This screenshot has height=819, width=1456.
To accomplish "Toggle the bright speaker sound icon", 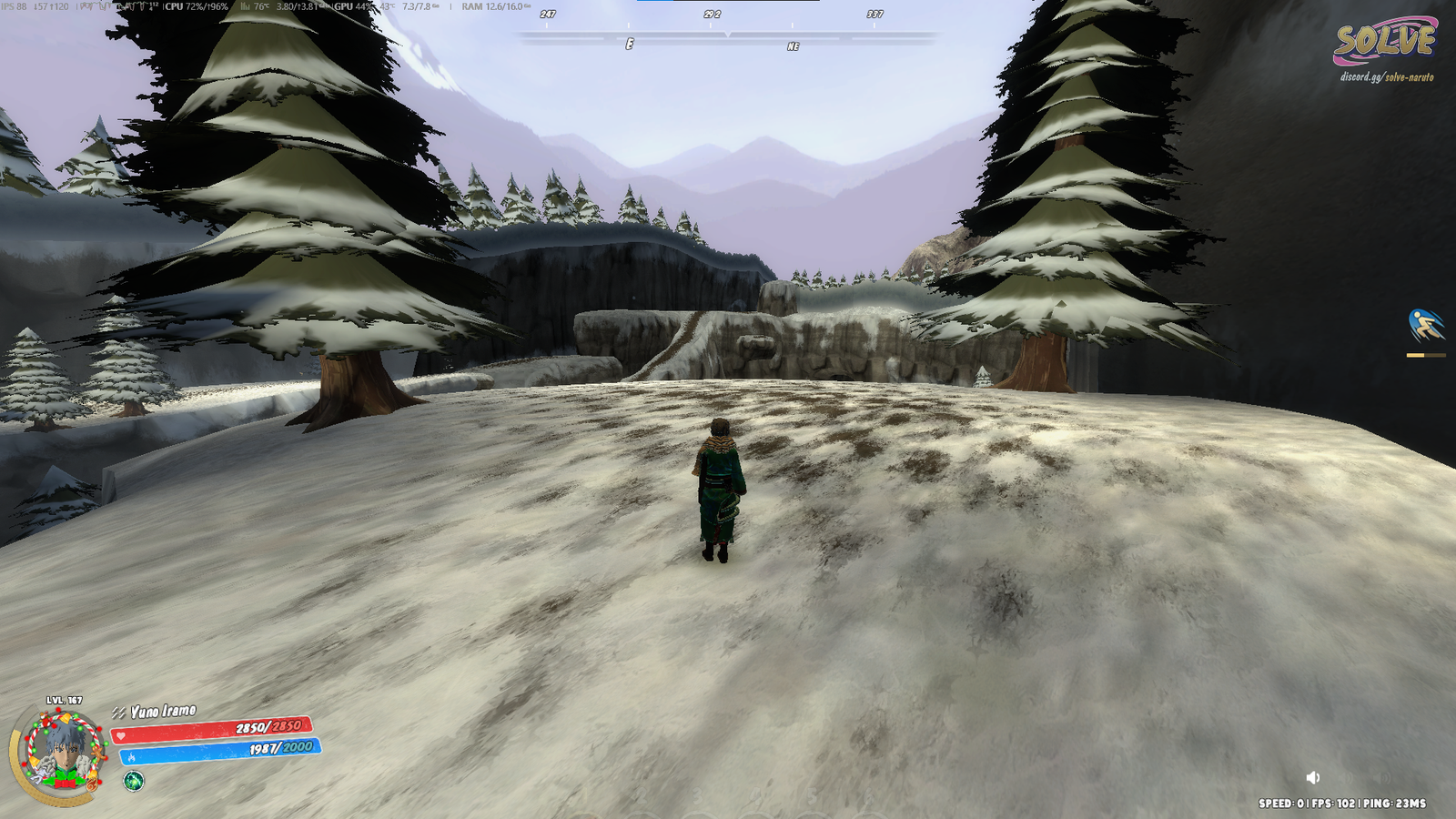I will click(1313, 777).
